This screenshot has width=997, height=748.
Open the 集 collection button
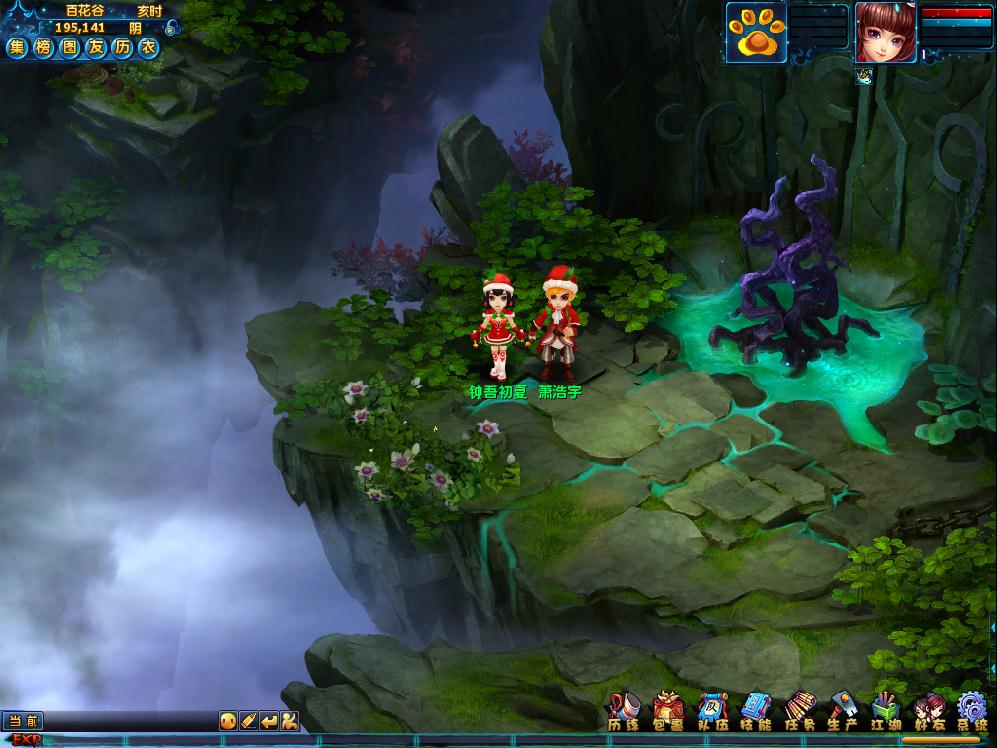point(17,47)
